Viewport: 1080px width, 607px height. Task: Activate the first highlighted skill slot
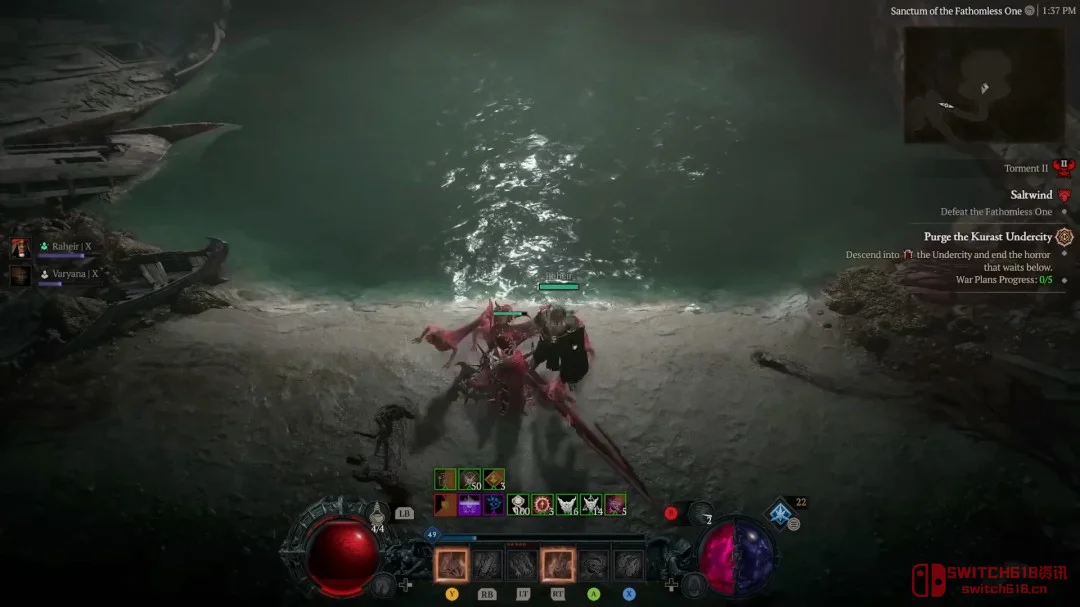click(x=451, y=565)
